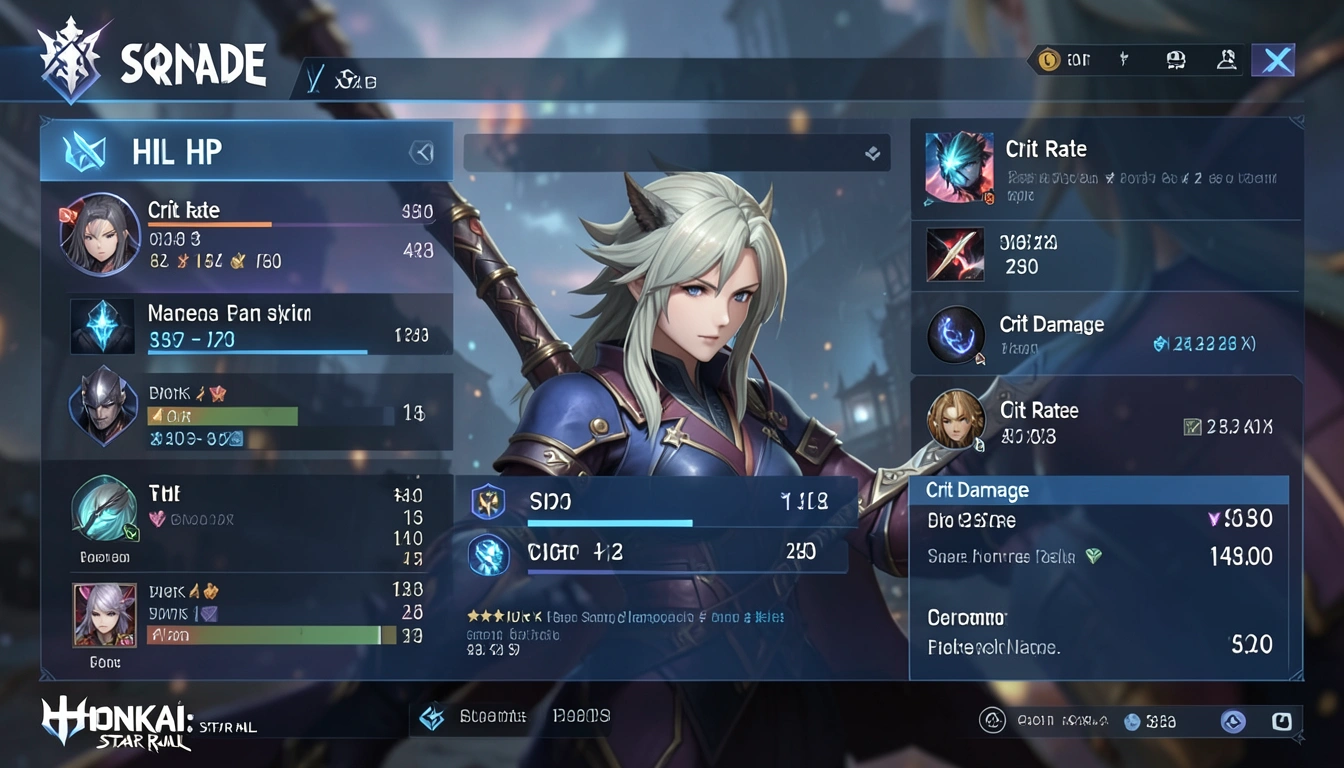Click the white square icon at bottom right
Image resolution: width=1344 pixels, height=768 pixels.
point(1281,720)
